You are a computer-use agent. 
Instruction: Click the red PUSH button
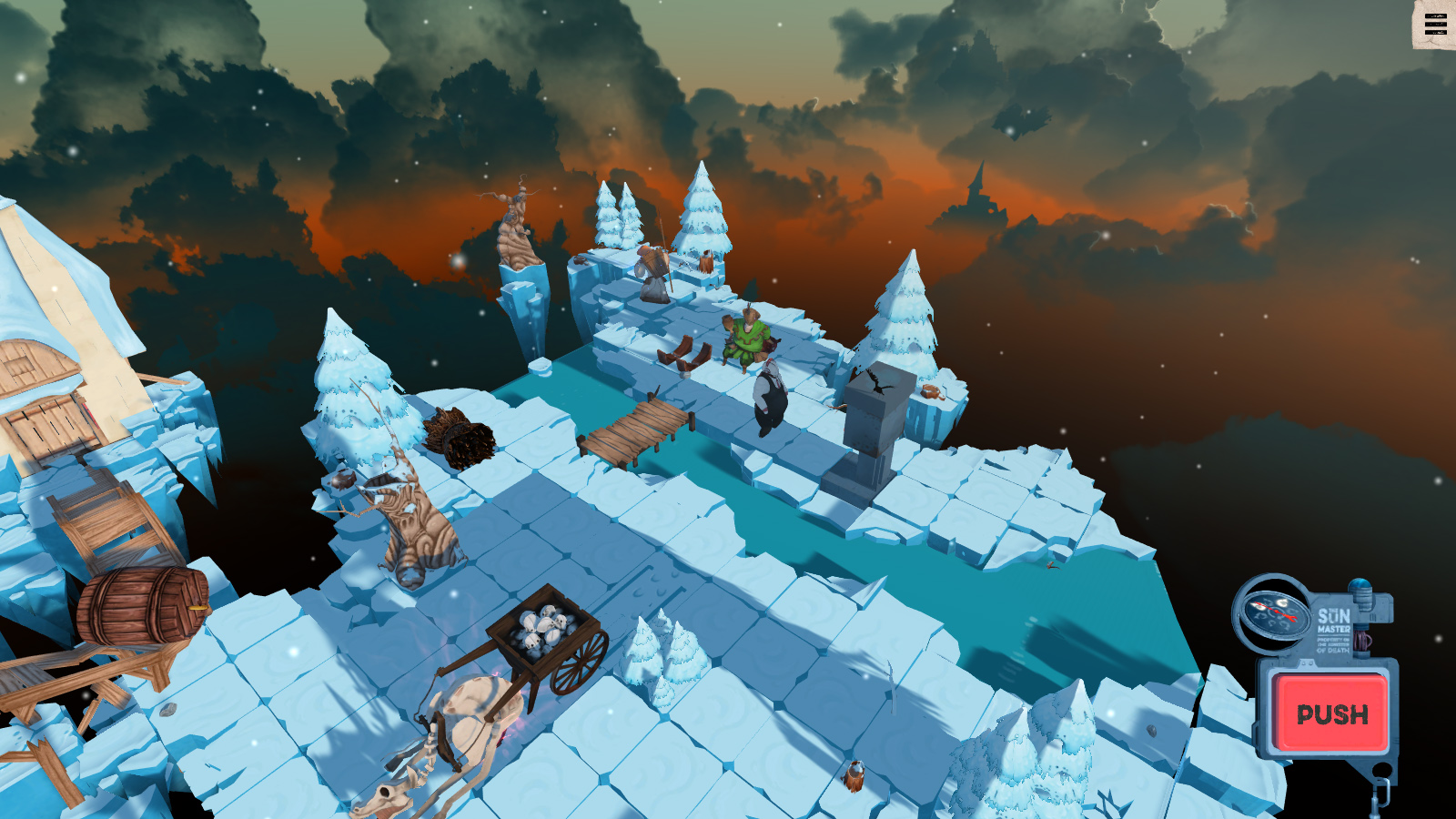(x=1331, y=713)
